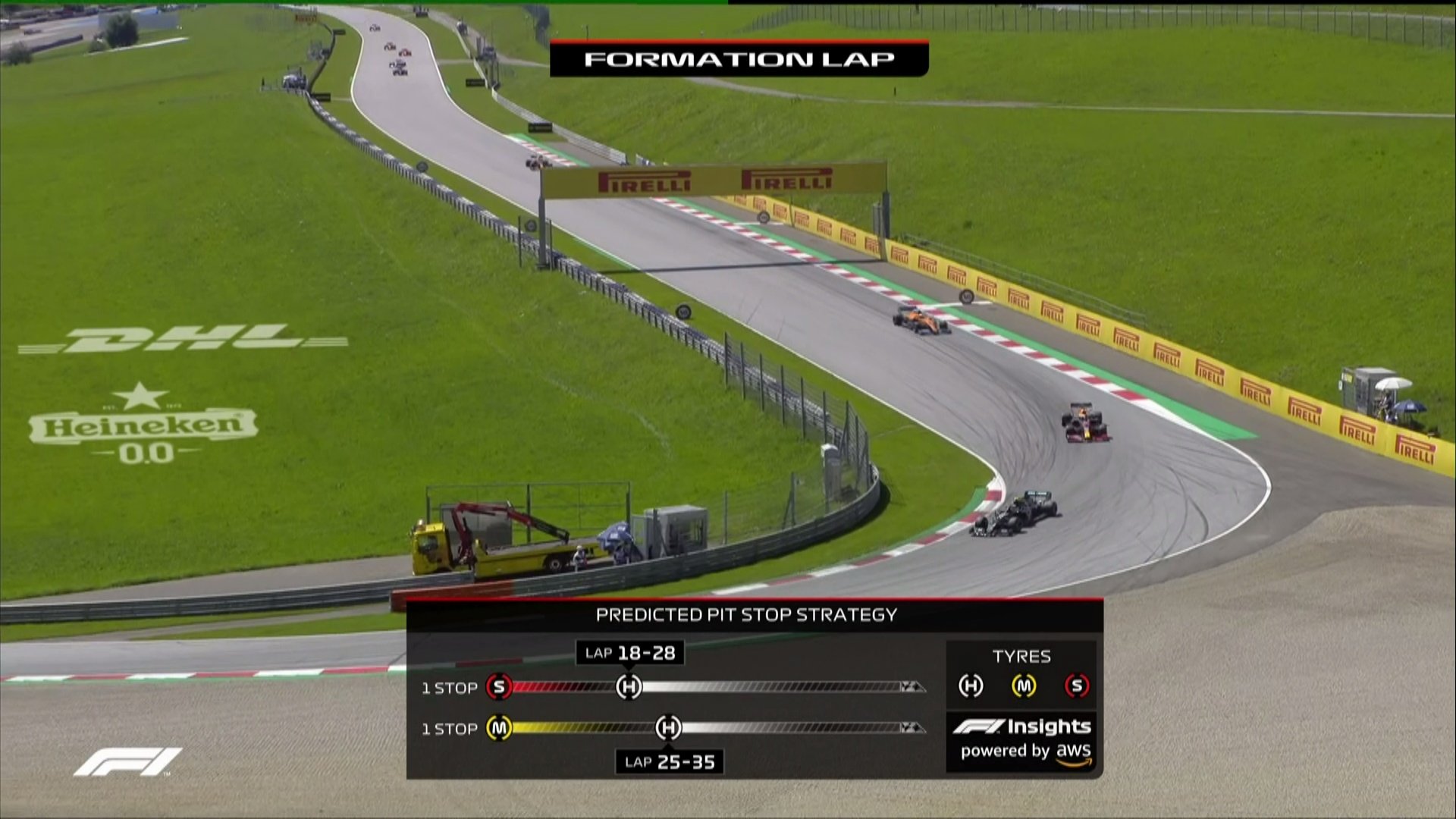The image size is (1456, 819).
Task: Click the green video progress bar
Action: pyautogui.click(x=364, y=2)
